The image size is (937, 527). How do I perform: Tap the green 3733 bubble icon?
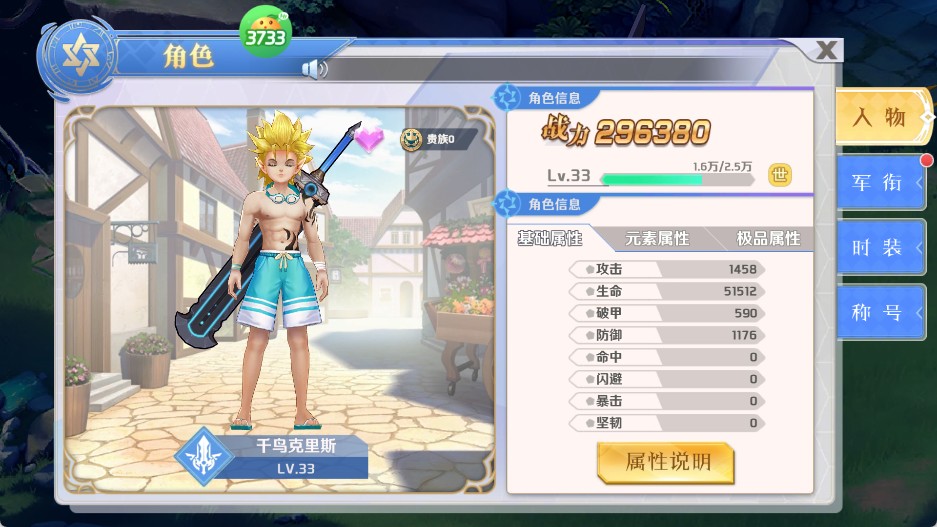click(266, 36)
